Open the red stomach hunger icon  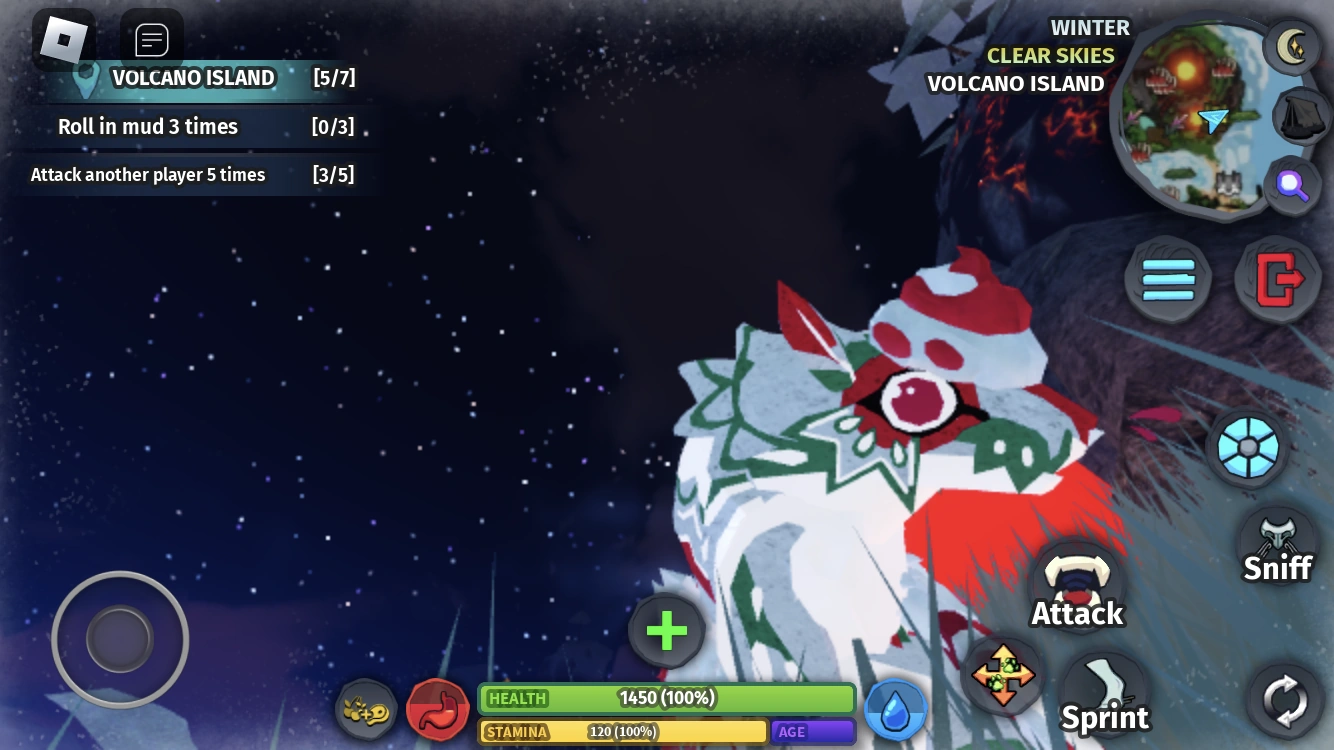(439, 709)
